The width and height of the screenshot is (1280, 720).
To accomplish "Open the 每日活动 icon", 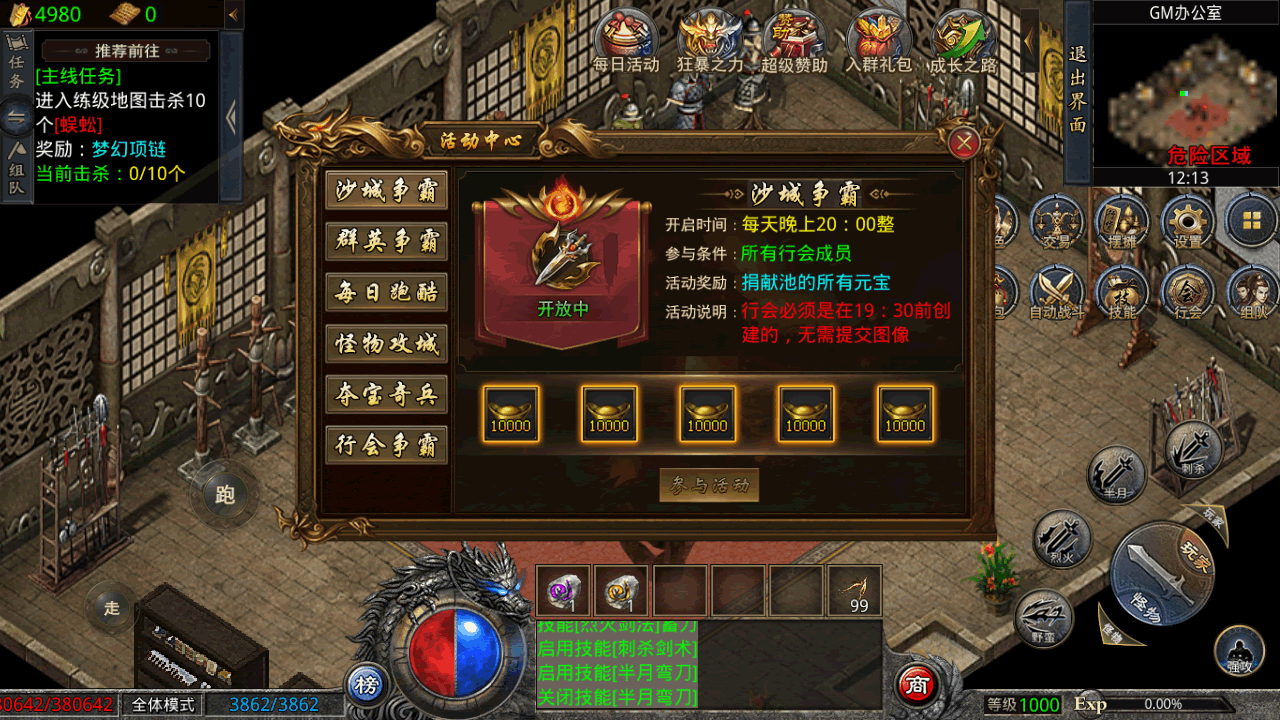I will (x=626, y=40).
